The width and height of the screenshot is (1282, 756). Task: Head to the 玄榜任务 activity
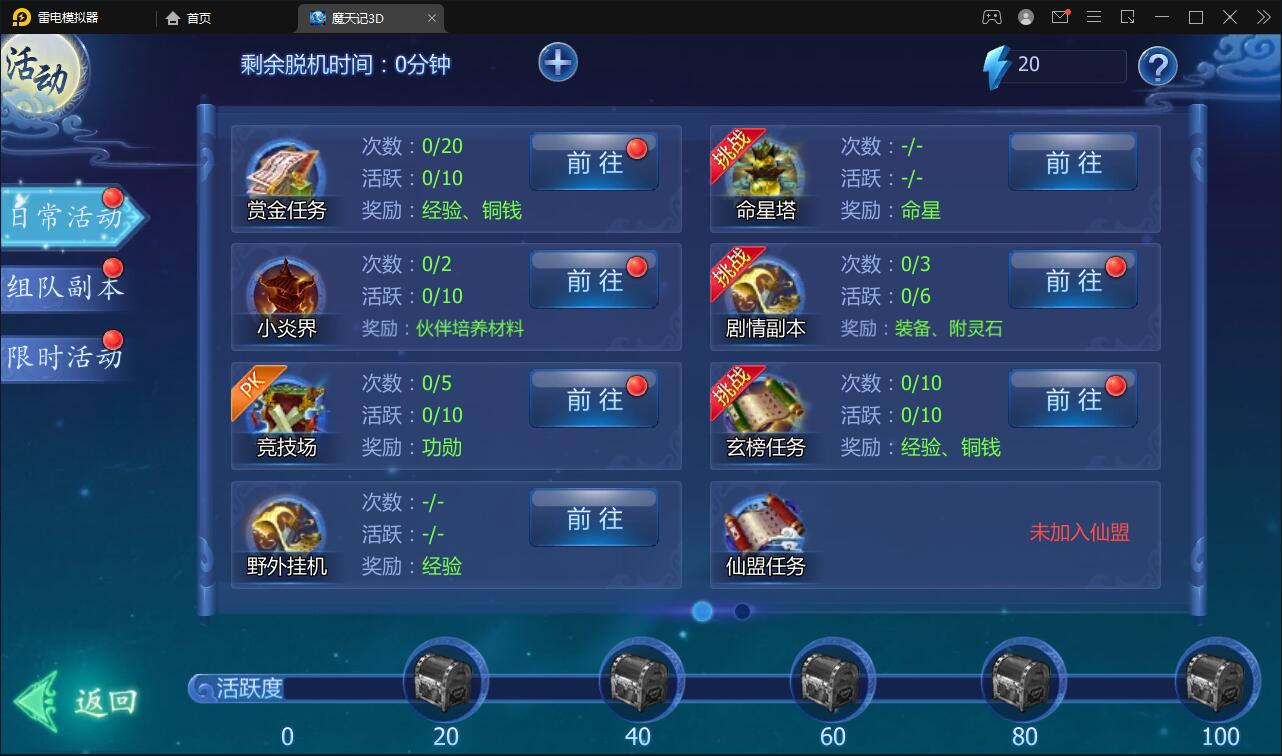1072,400
